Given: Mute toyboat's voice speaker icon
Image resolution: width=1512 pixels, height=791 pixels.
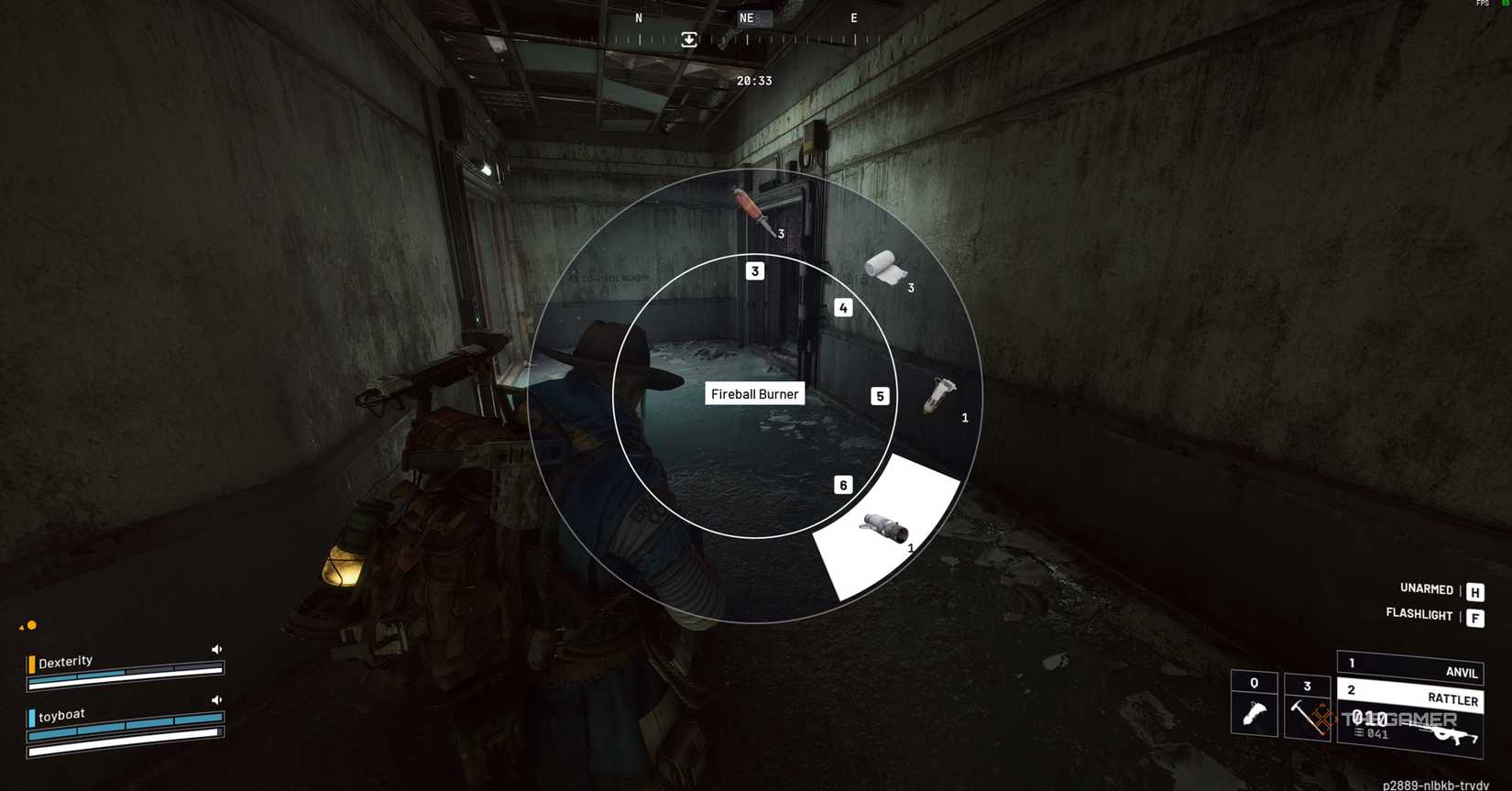Looking at the screenshot, I should coord(216,699).
